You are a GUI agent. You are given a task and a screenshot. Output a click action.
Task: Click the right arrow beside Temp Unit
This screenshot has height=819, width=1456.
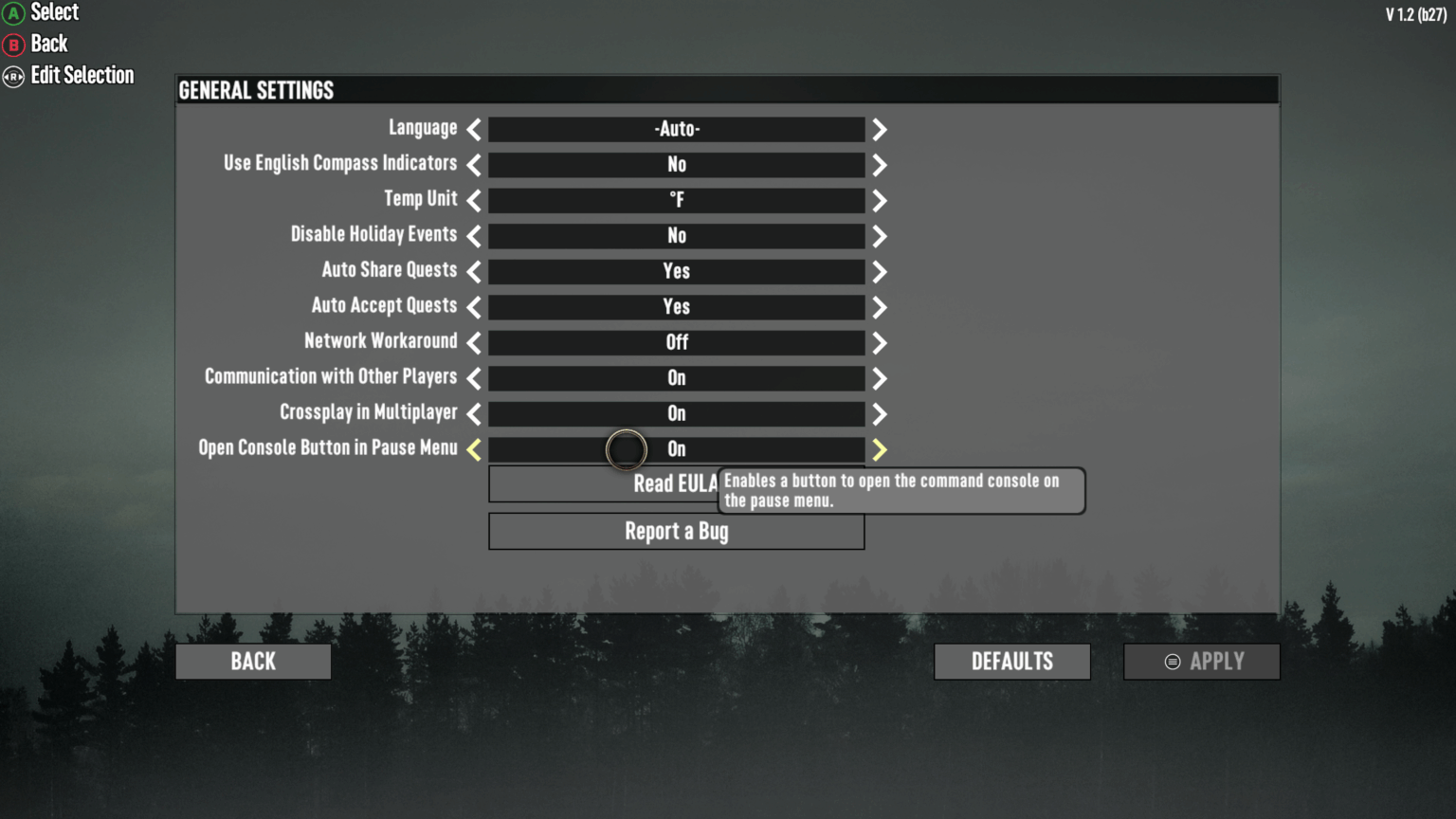(x=879, y=200)
